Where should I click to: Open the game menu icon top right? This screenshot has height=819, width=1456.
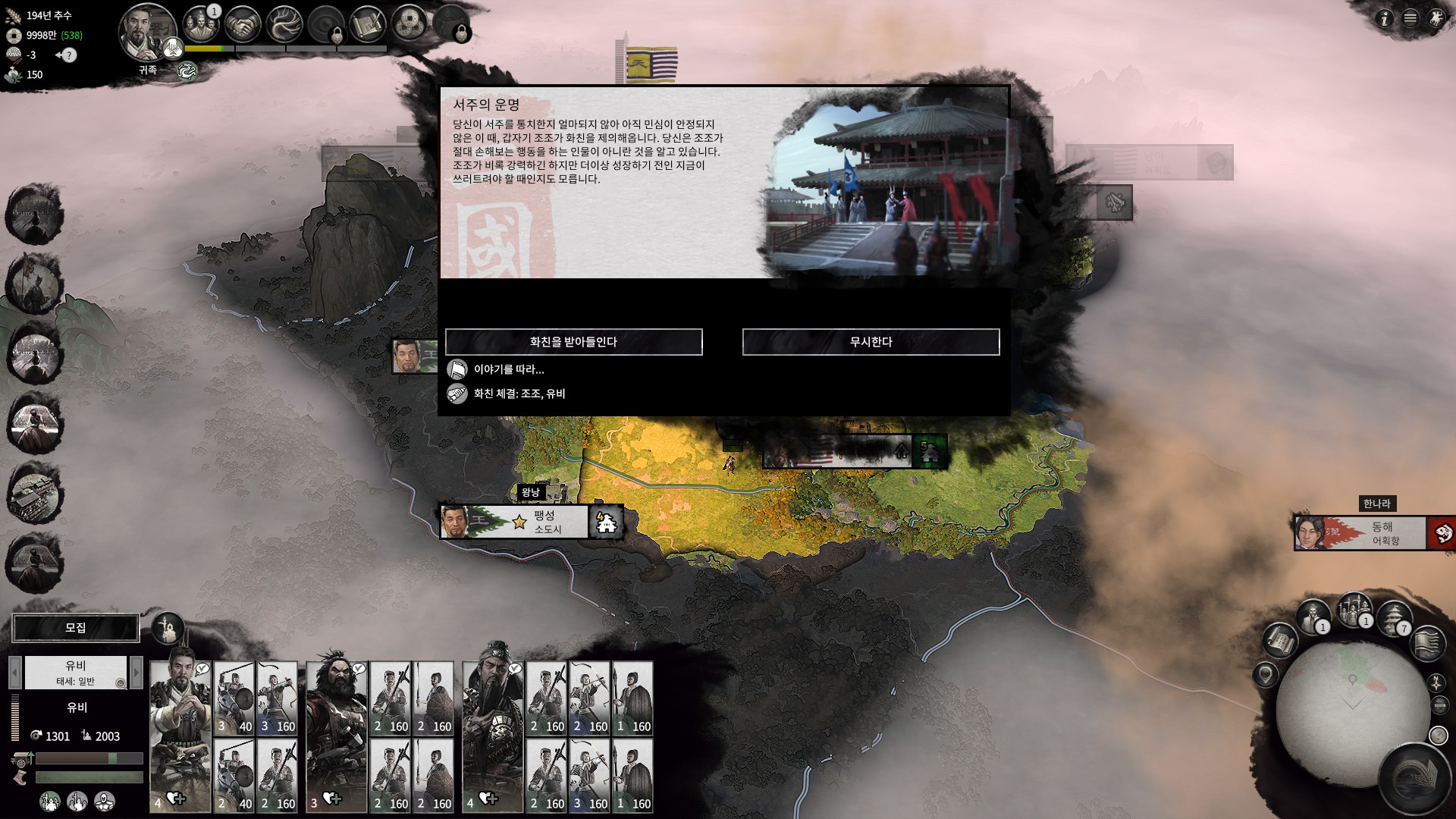[x=1410, y=18]
